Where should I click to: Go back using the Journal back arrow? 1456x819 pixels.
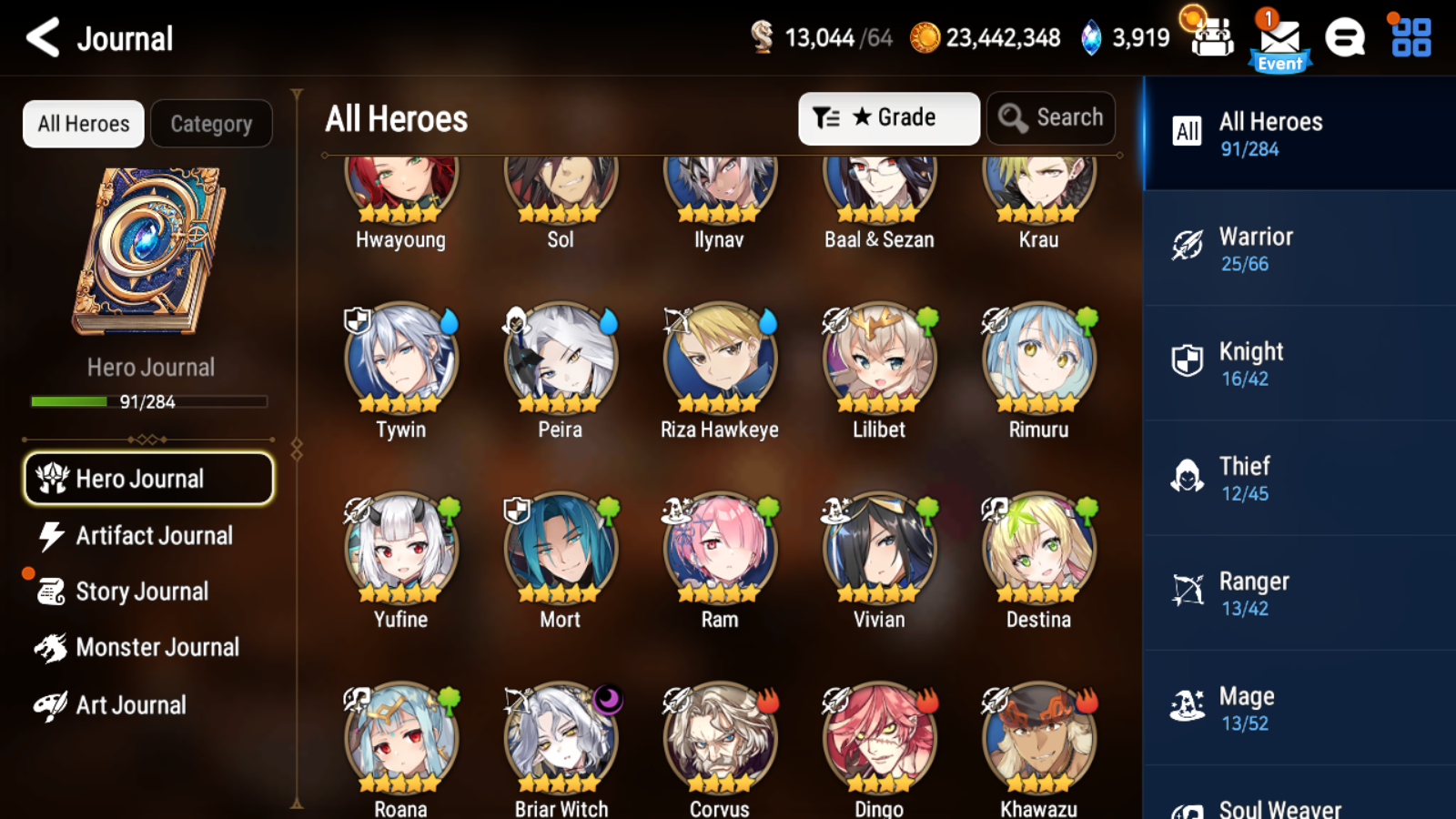click(x=39, y=38)
